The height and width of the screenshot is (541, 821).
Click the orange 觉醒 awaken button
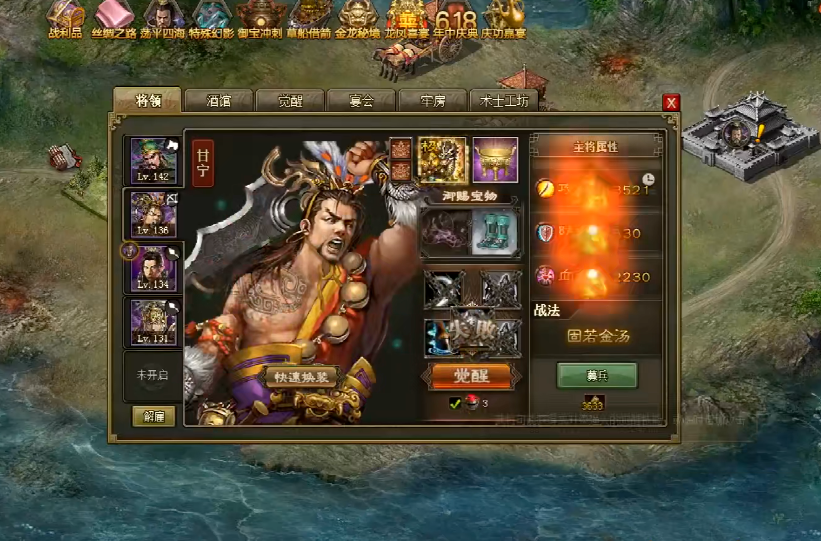tap(470, 376)
